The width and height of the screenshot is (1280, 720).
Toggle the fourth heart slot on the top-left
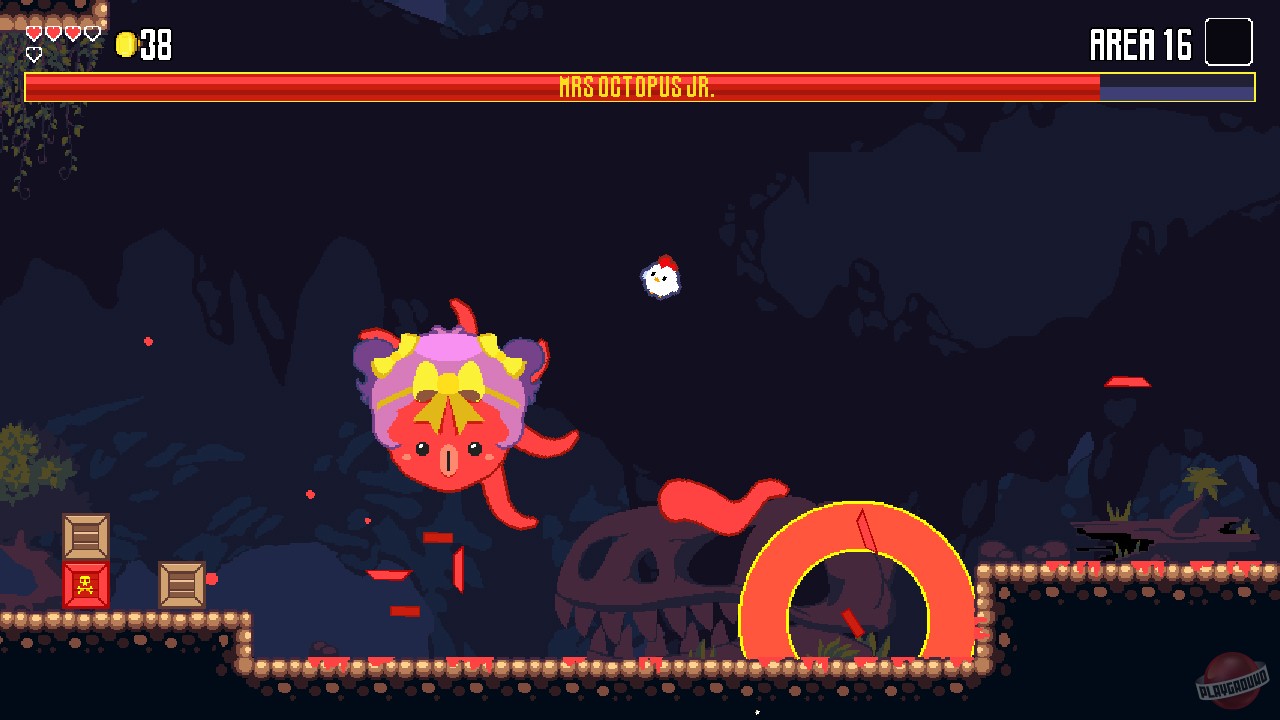coord(90,31)
